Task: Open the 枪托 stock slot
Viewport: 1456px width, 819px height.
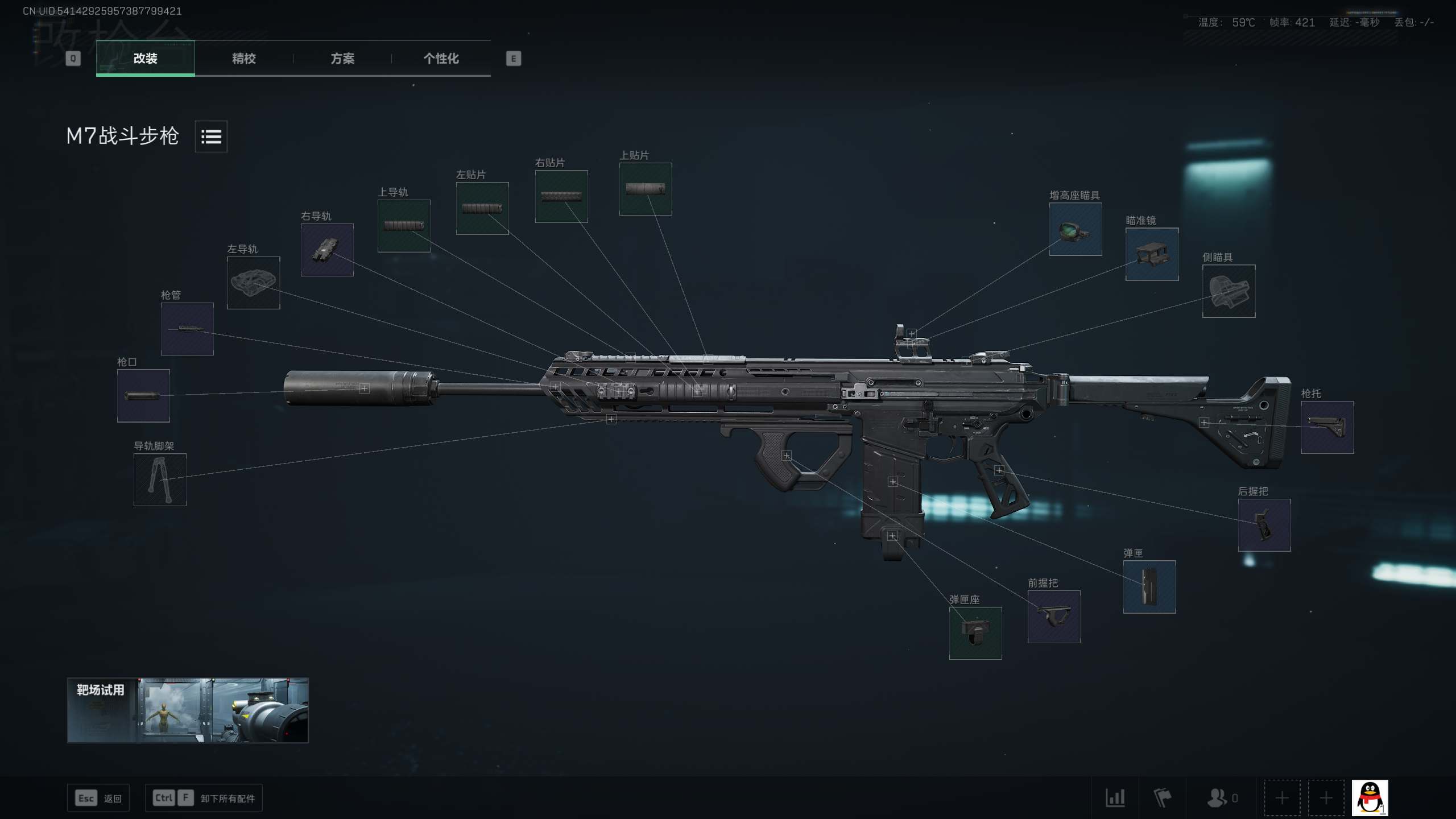Action: coord(1327,427)
